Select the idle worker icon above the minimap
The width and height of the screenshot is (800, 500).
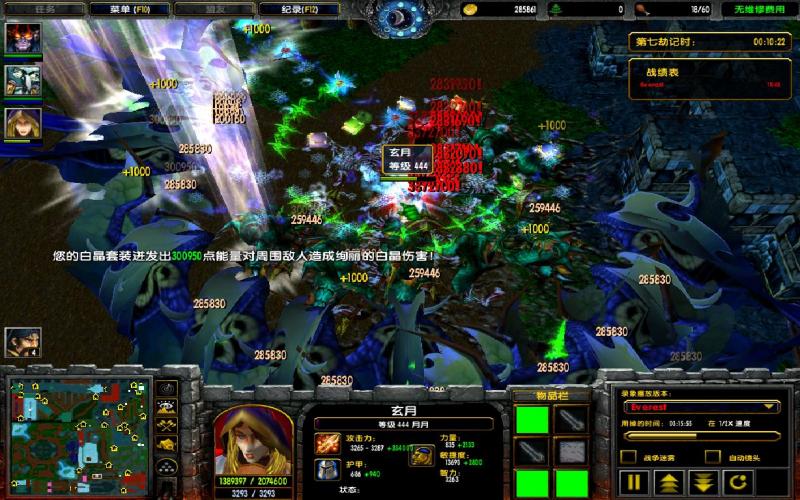click(x=23, y=343)
